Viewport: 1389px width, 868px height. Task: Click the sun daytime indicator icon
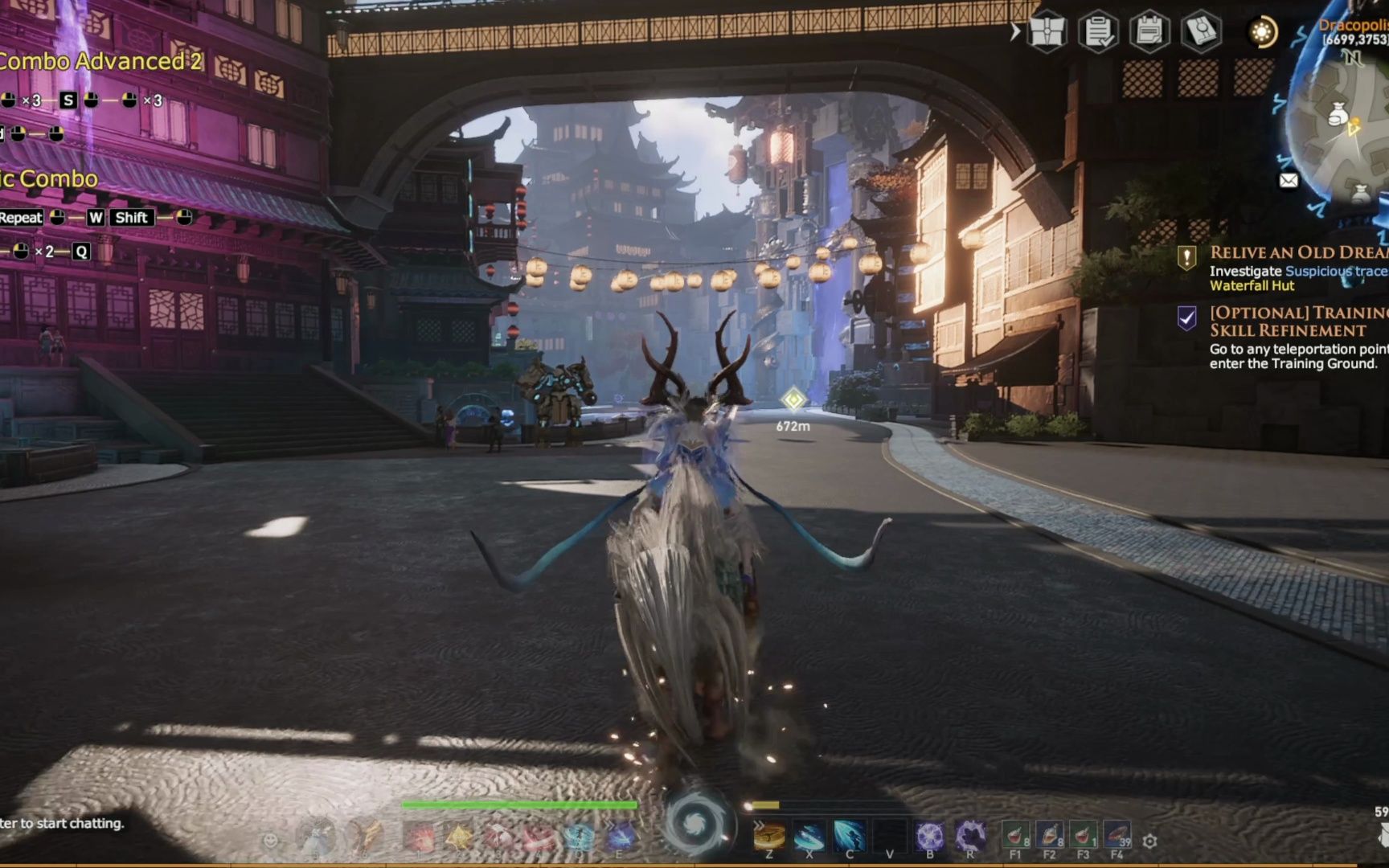pos(1262,32)
